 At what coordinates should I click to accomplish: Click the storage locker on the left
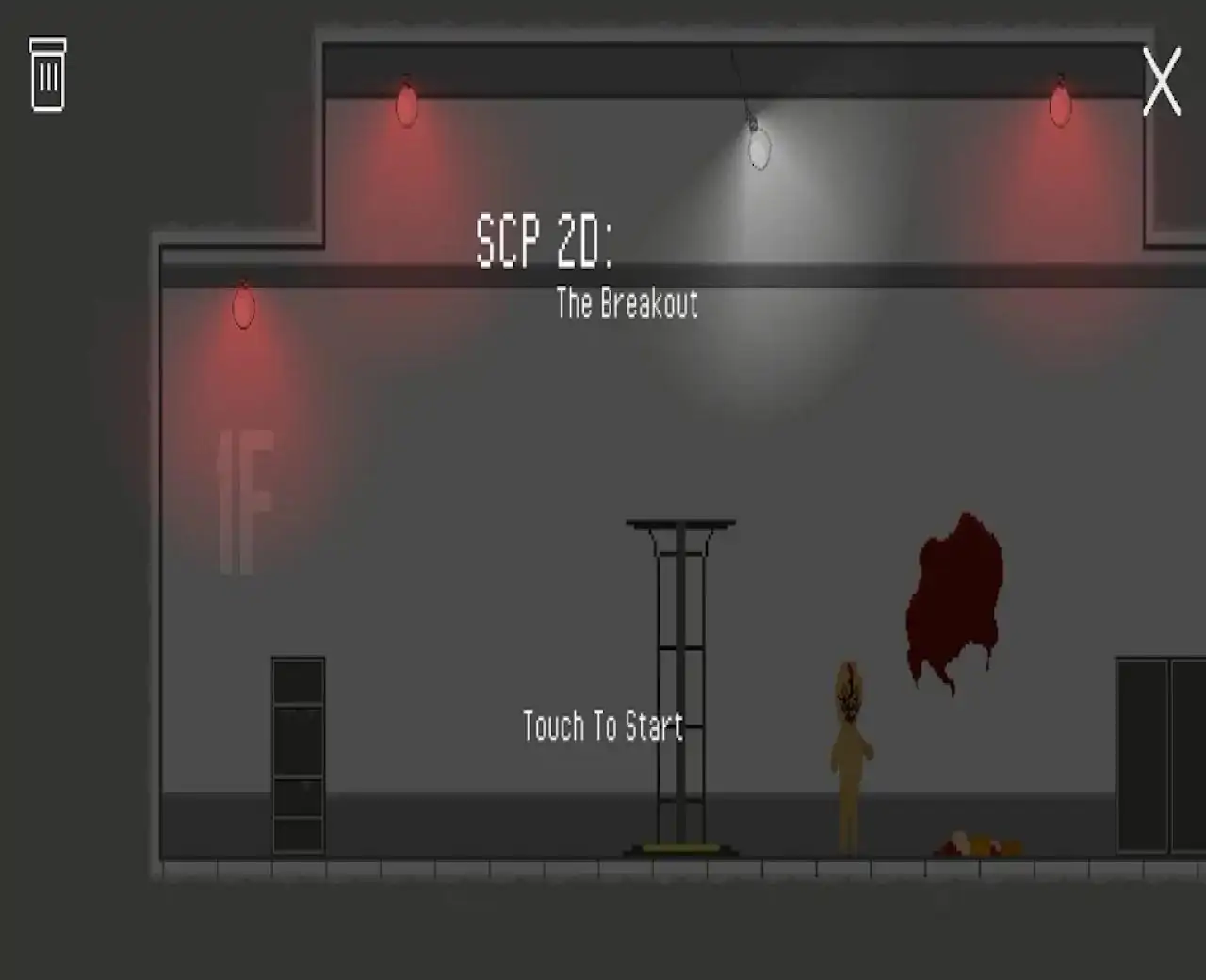point(298,754)
